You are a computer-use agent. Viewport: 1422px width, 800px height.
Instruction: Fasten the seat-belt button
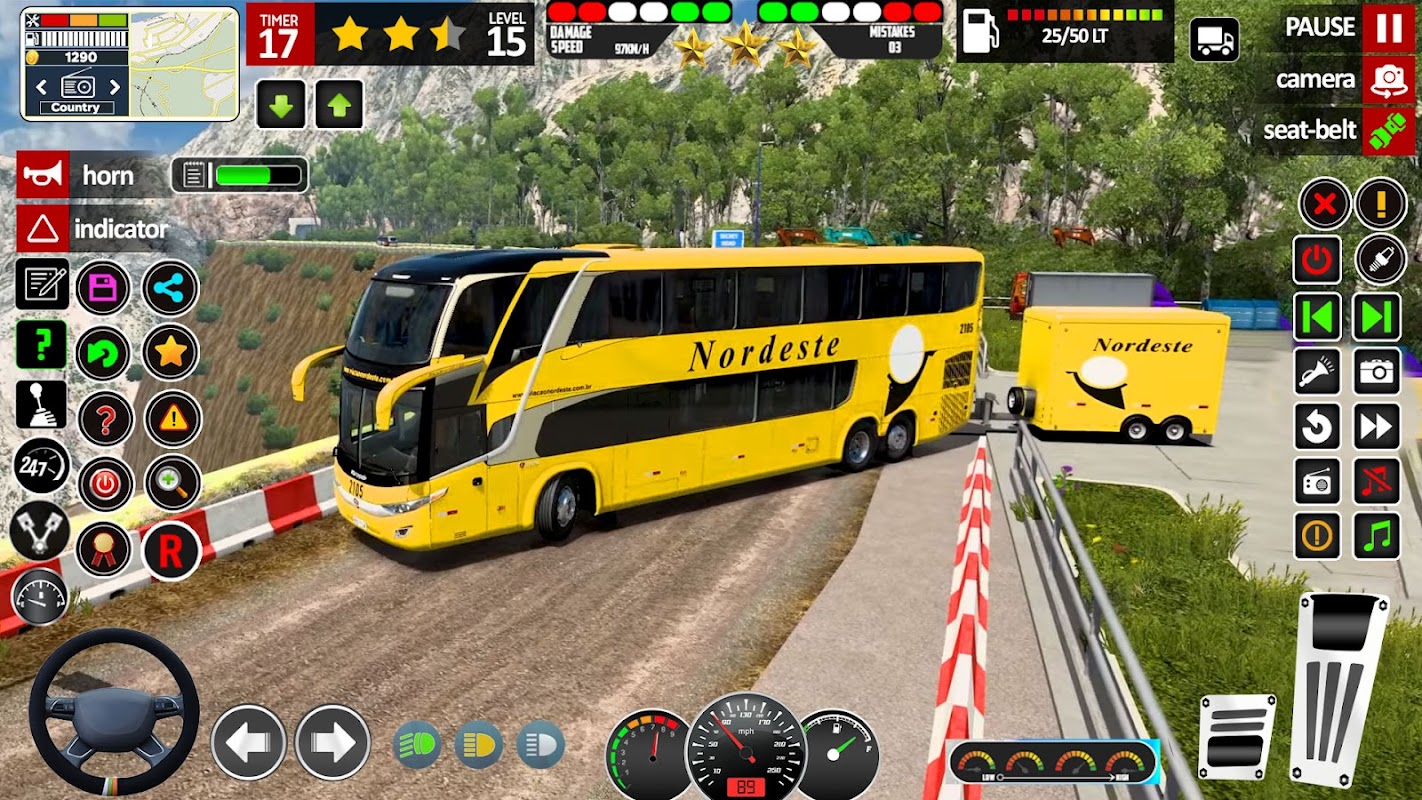pos(1388,131)
